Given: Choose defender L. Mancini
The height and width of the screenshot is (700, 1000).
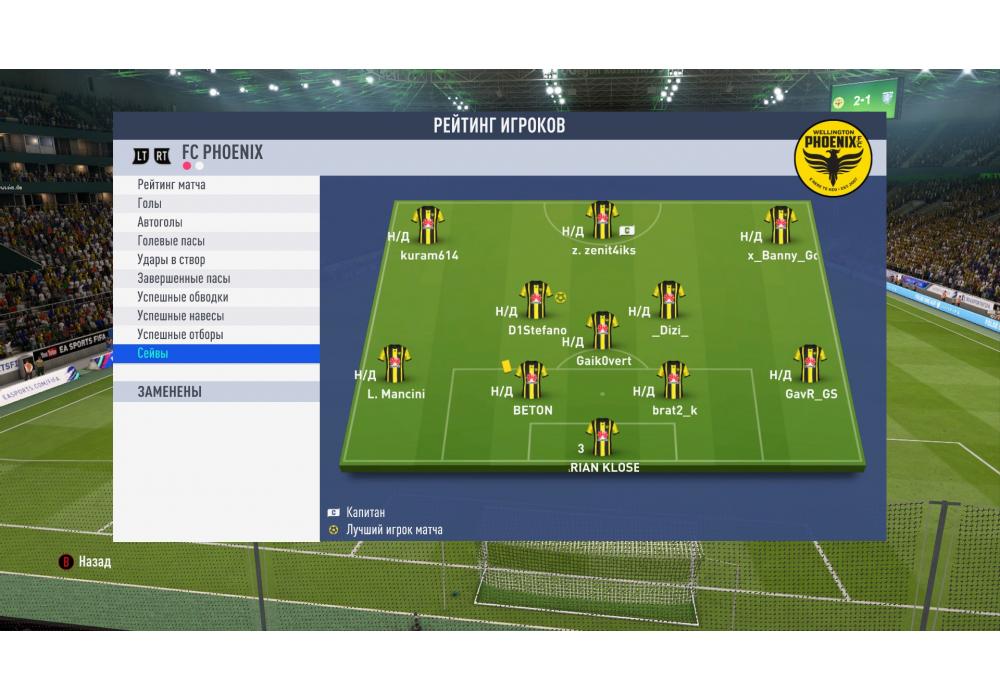Looking at the screenshot, I should point(395,367).
